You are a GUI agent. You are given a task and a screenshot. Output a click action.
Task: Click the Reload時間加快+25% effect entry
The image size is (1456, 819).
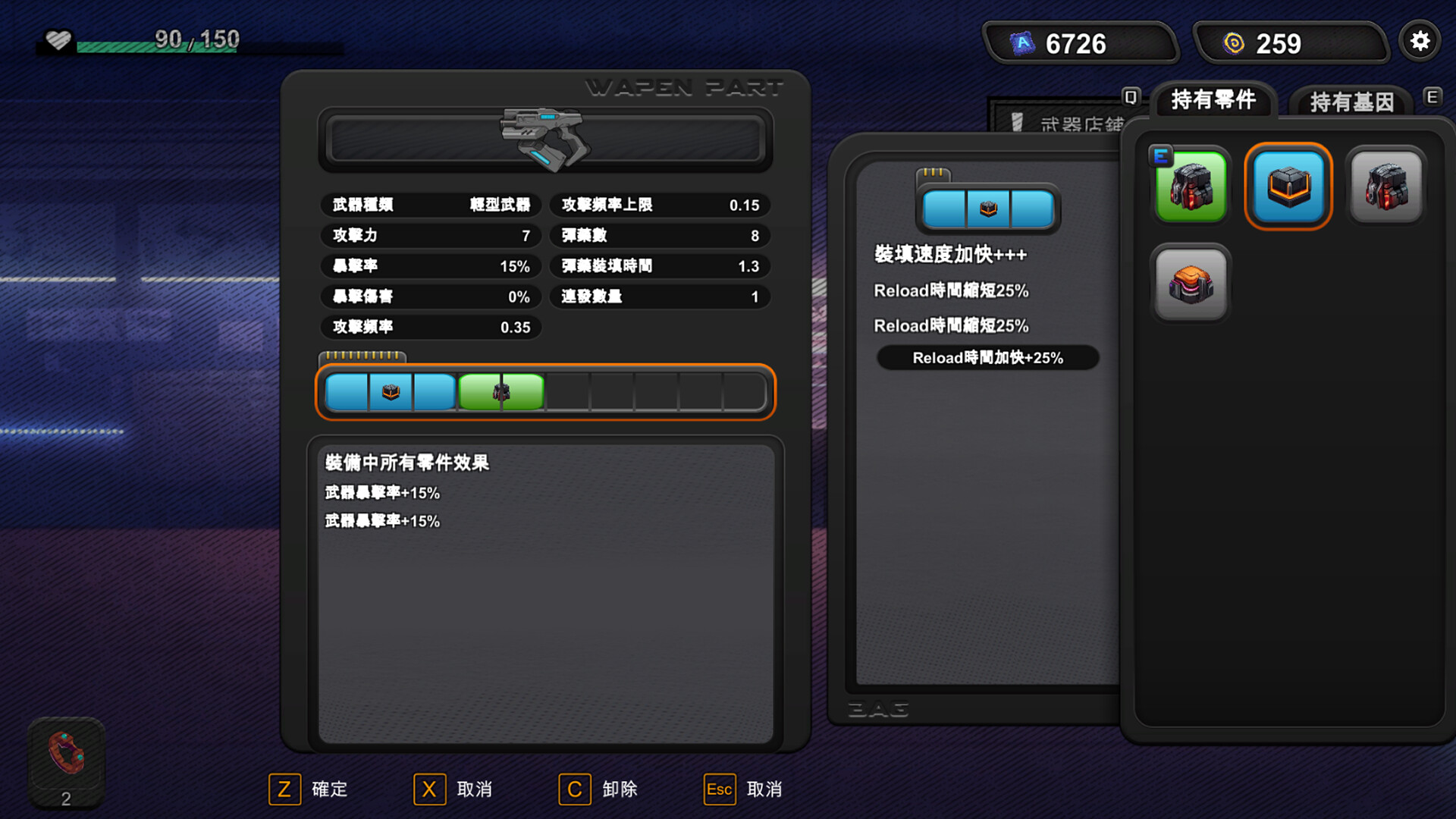pyautogui.click(x=987, y=357)
